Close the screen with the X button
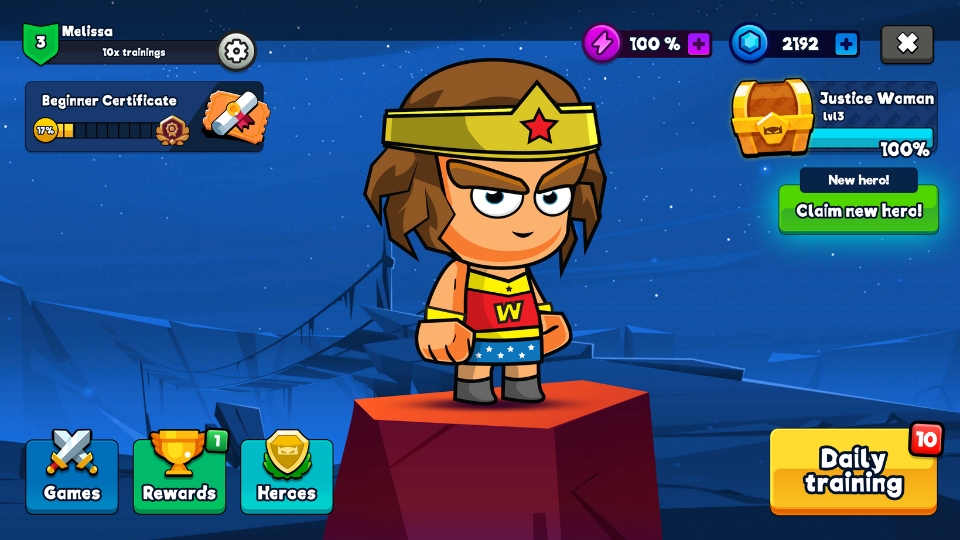This screenshot has height=540, width=960. tap(907, 44)
